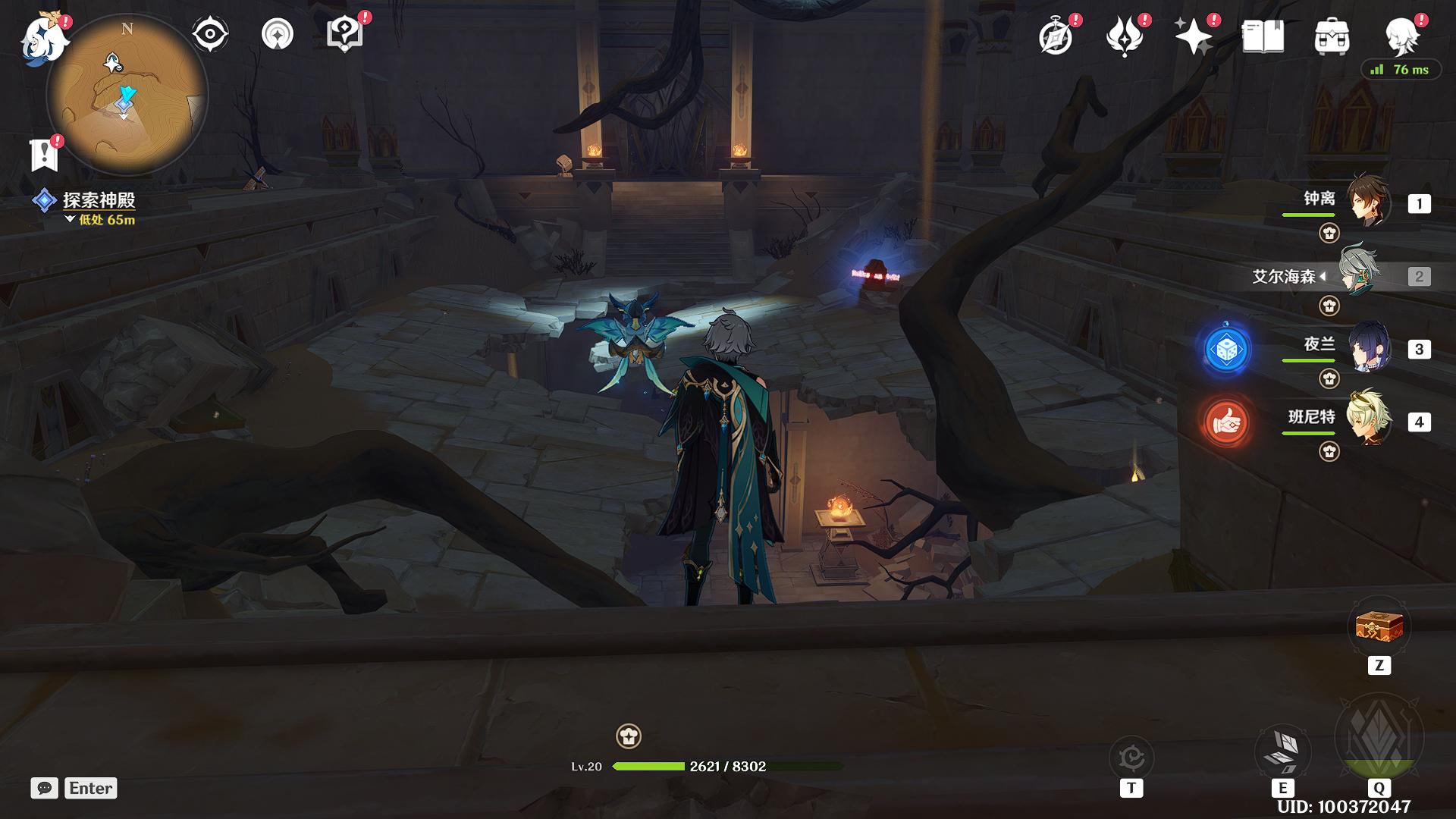Switch to party member 钟离
This screenshot has width=1456, height=819.
pos(1367,202)
